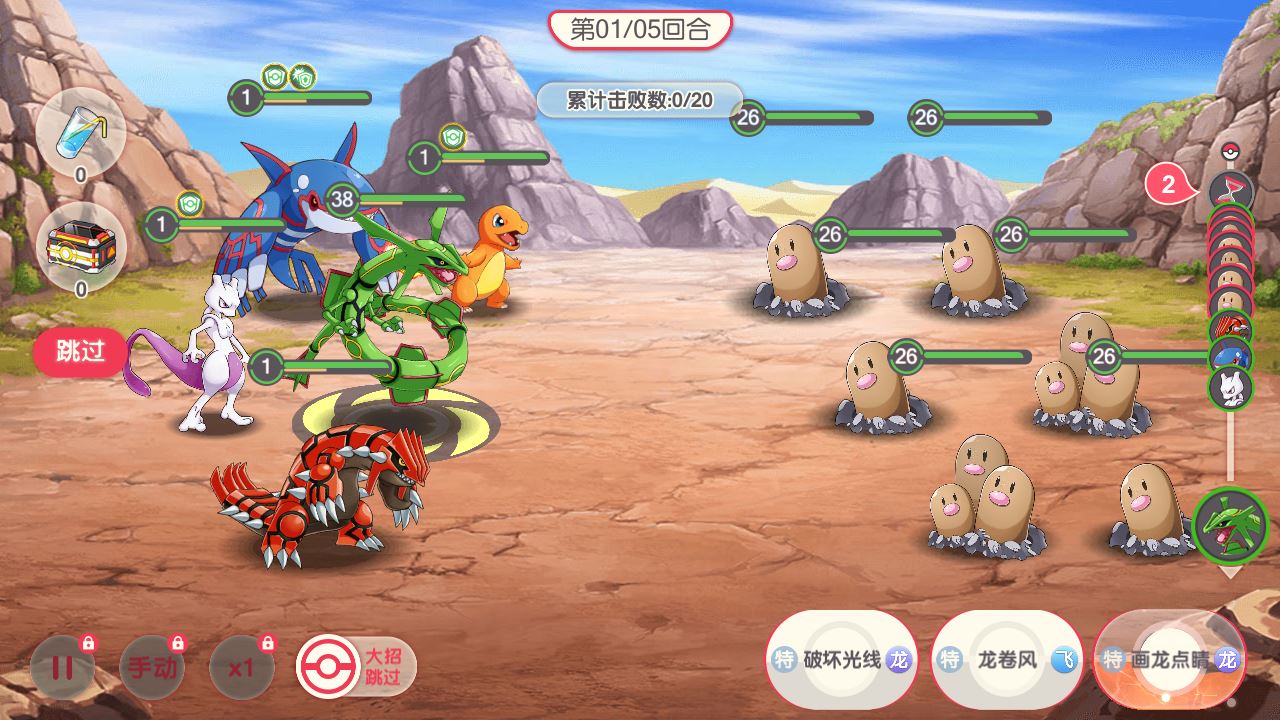Activate the 龙卷风 skill
Screen dimensions: 1280x720
point(1006,660)
